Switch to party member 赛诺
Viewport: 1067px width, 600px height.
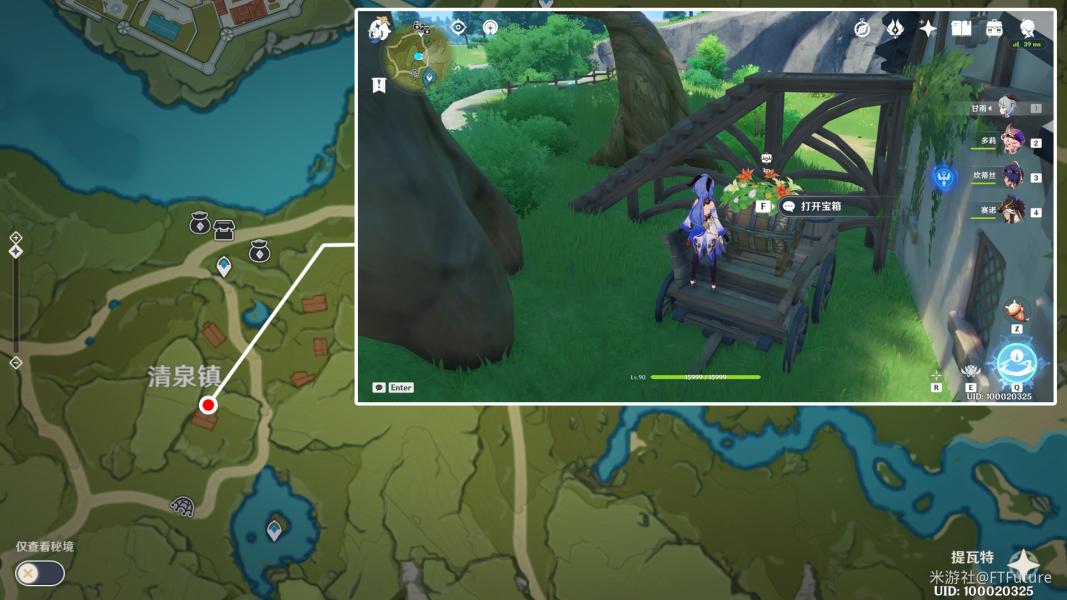coord(1010,211)
